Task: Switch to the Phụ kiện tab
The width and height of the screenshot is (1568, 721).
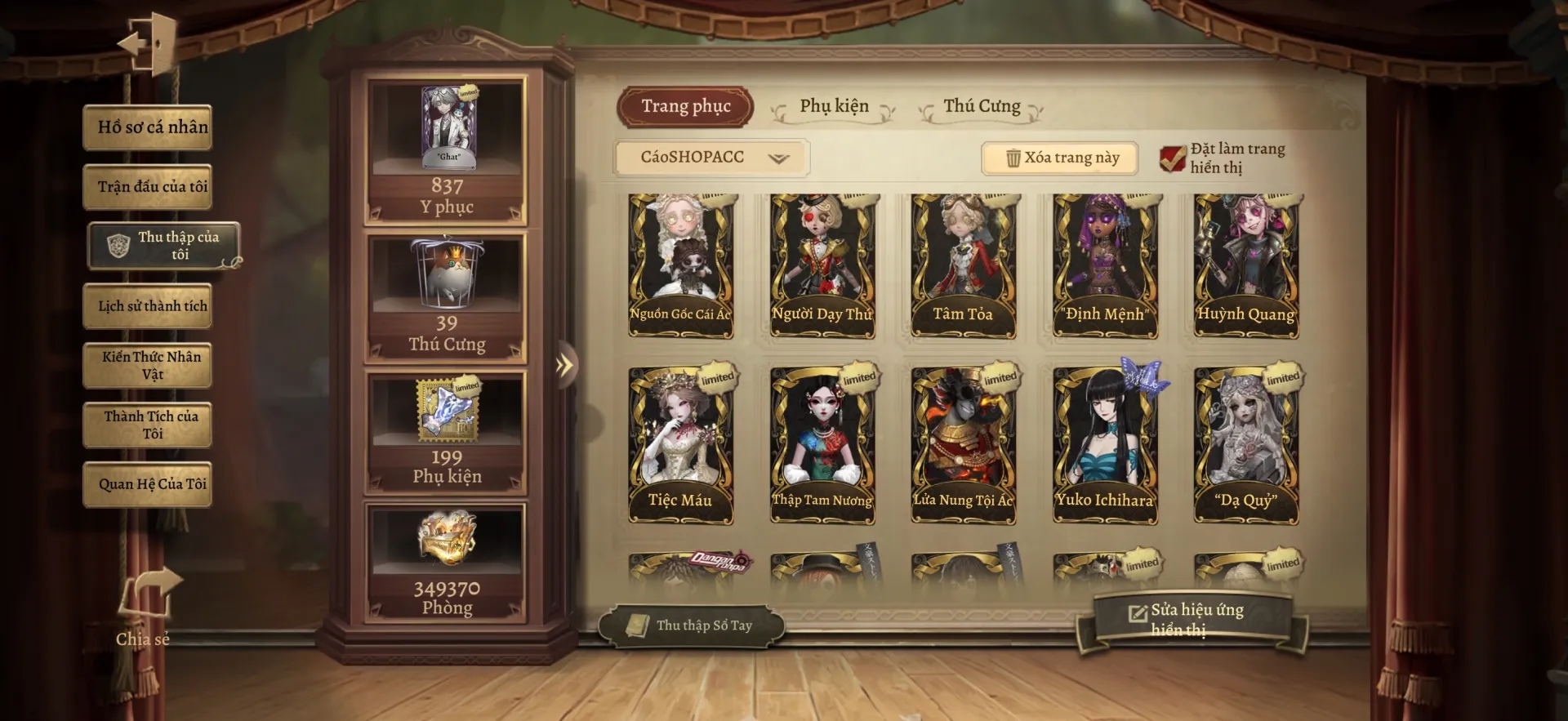Action: pos(834,107)
